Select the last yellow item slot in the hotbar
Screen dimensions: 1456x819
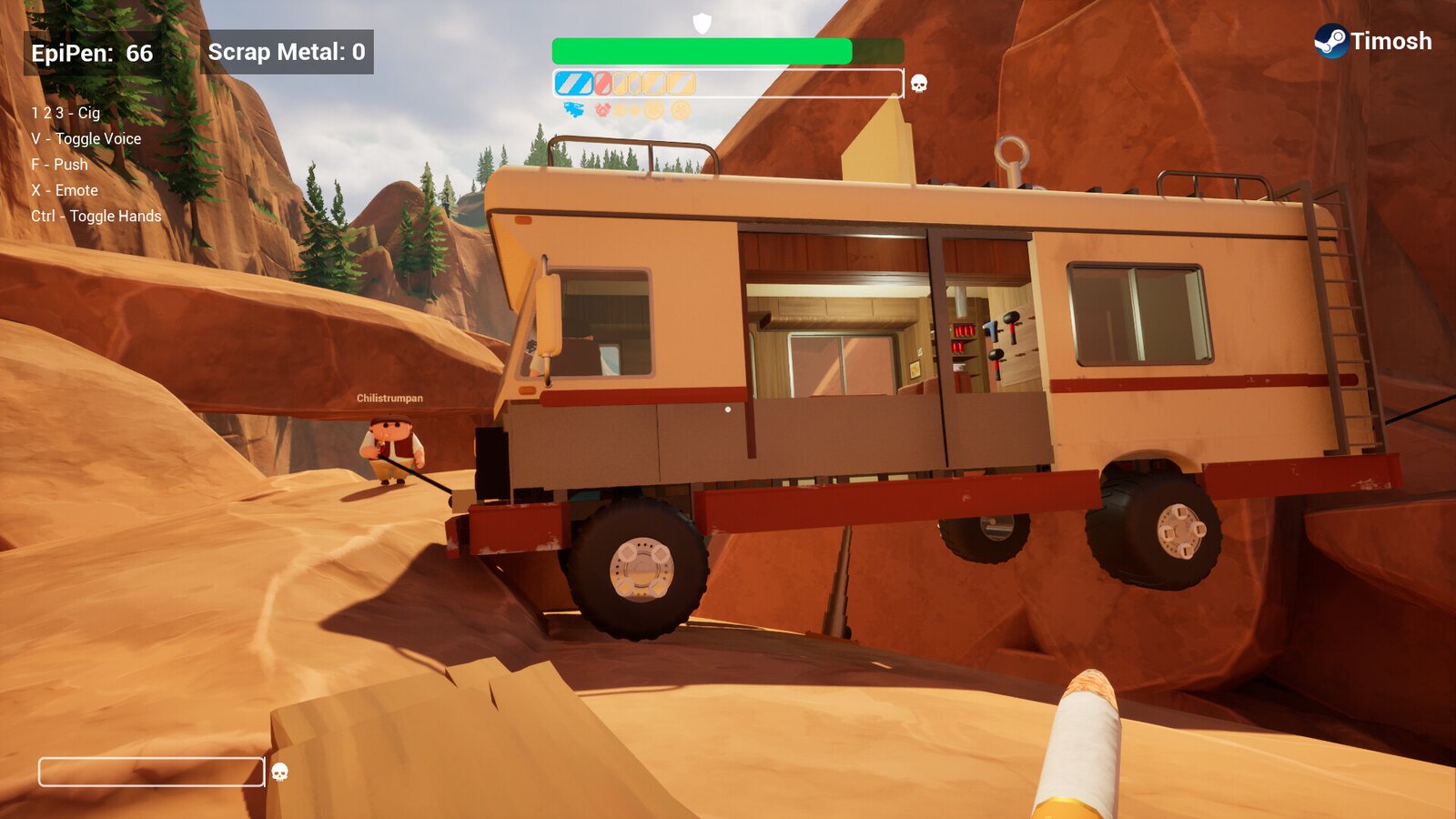point(681,84)
